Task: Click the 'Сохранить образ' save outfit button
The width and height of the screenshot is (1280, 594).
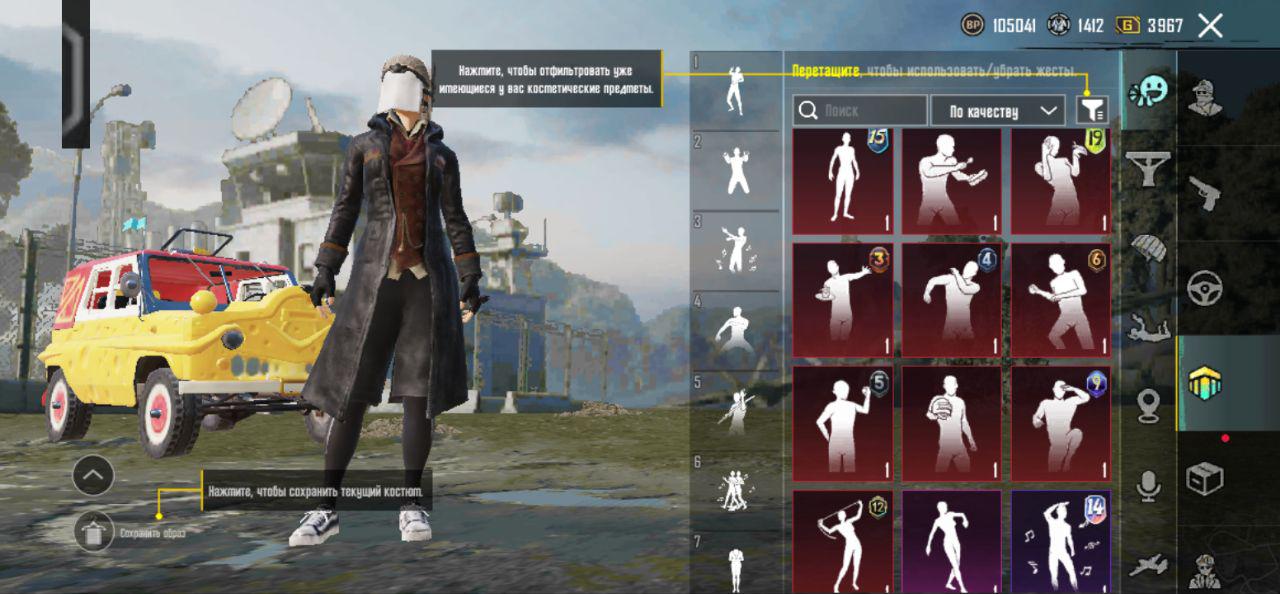Action: [x=94, y=533]
